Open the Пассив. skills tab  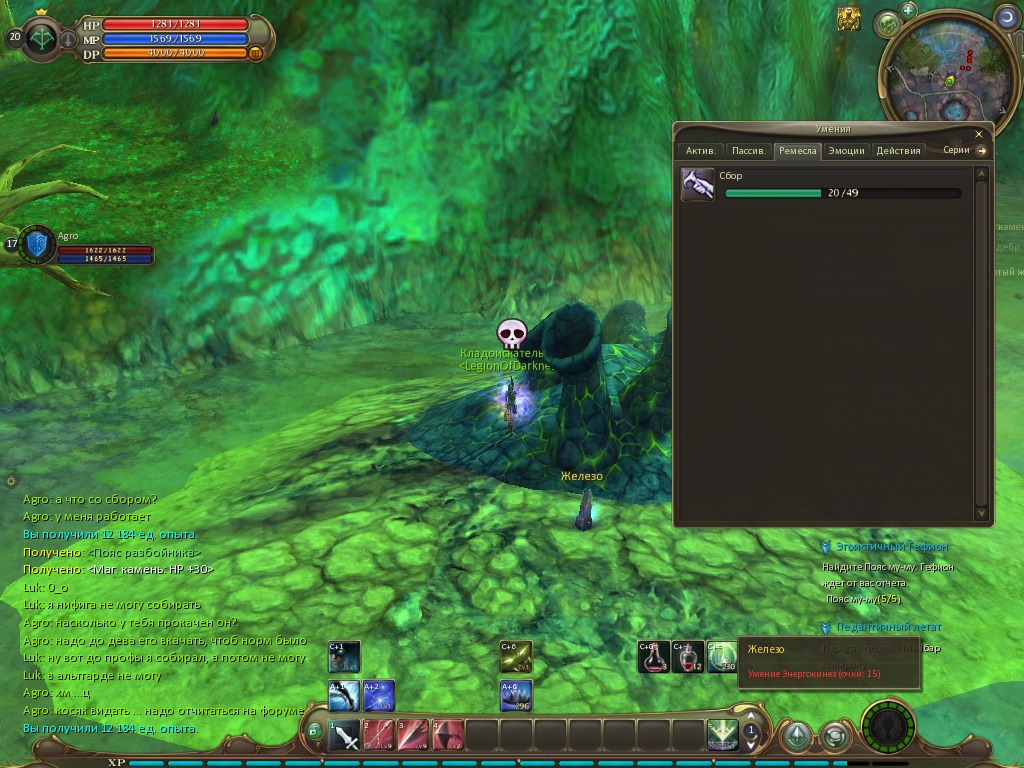point(748,151)
